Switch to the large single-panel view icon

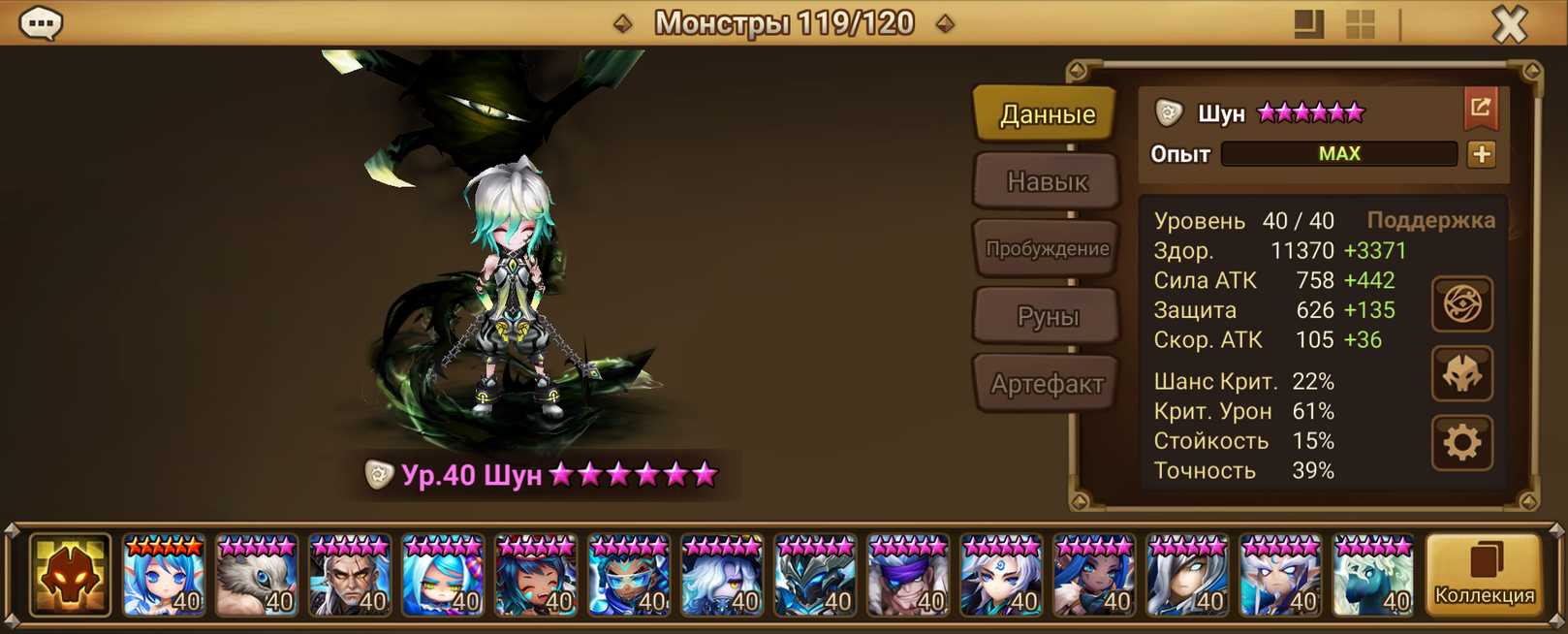(x=1308, y=23)
